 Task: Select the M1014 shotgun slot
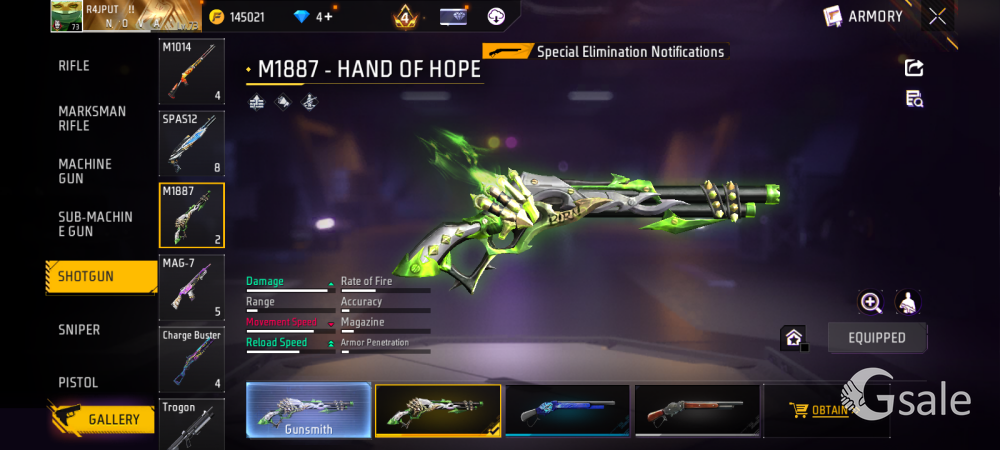[191, 71]
